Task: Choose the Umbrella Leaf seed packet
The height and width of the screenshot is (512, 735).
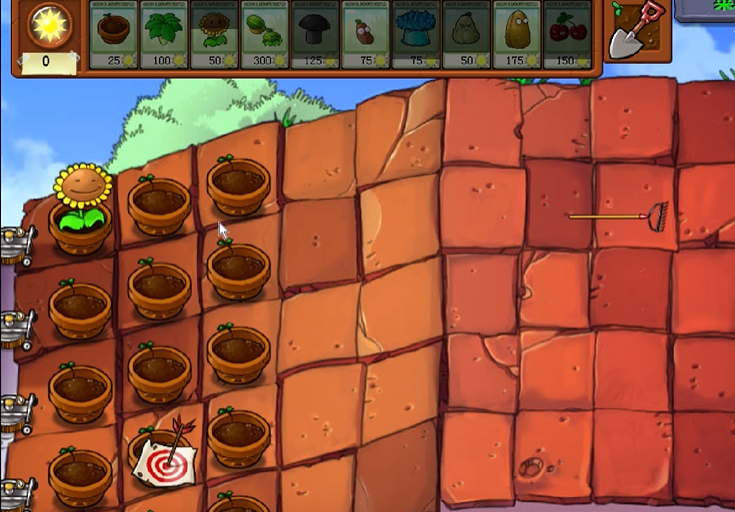Action: point(164,36)
